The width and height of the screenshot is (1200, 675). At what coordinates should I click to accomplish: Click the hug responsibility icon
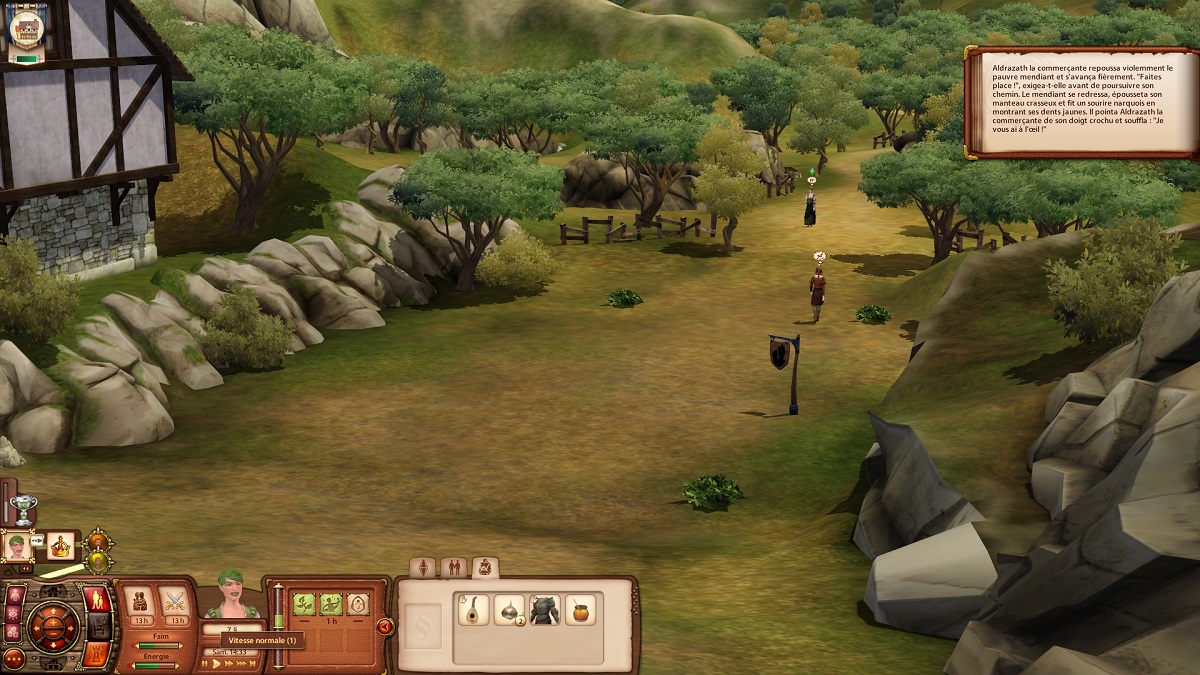tap(139, 600)
